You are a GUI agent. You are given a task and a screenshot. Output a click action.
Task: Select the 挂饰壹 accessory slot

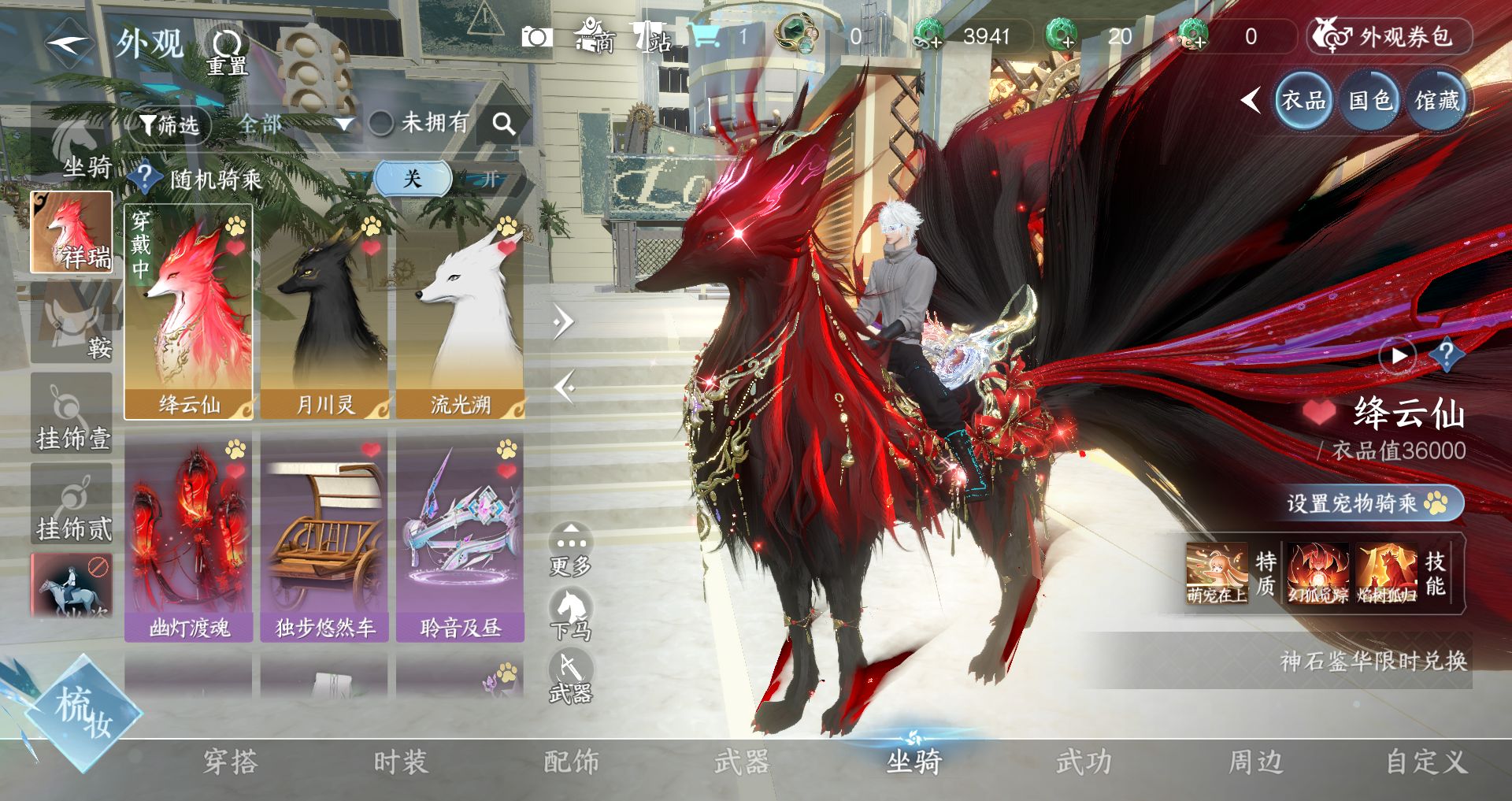pos(72,415)
